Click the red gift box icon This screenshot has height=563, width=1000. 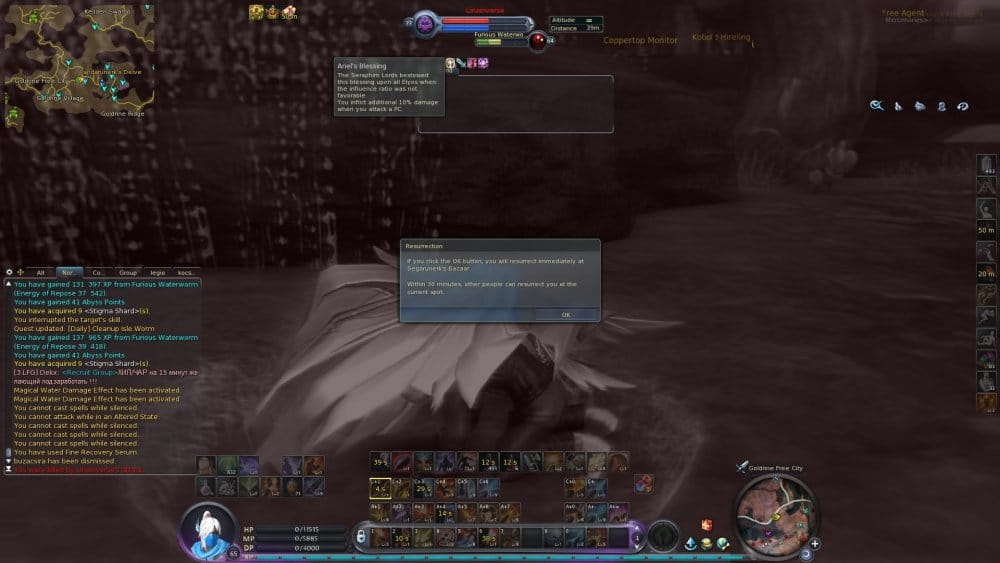(706, 524)
